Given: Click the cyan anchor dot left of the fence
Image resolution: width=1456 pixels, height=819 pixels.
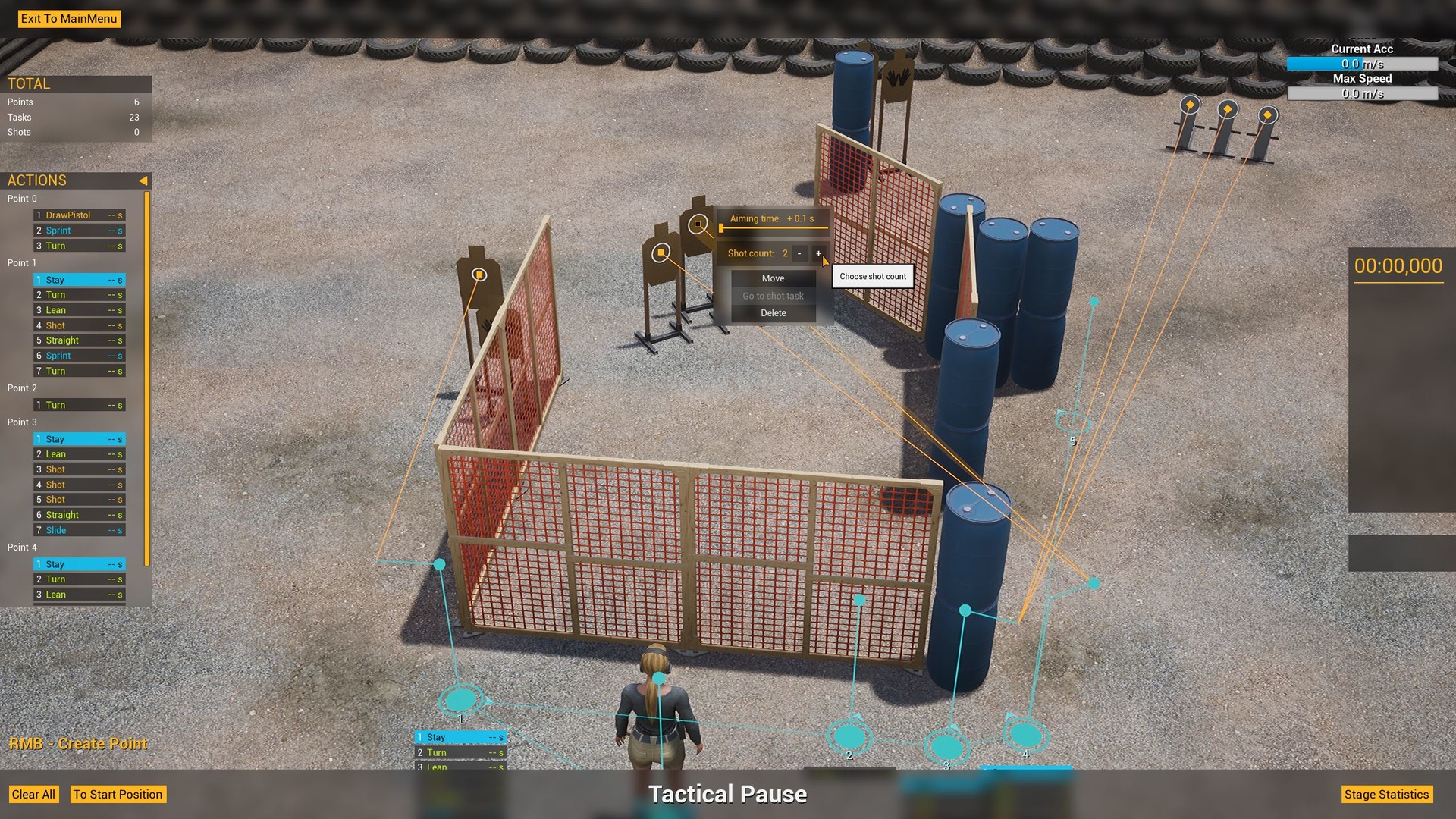Looking at the screenshot, I should coord(439,564).
